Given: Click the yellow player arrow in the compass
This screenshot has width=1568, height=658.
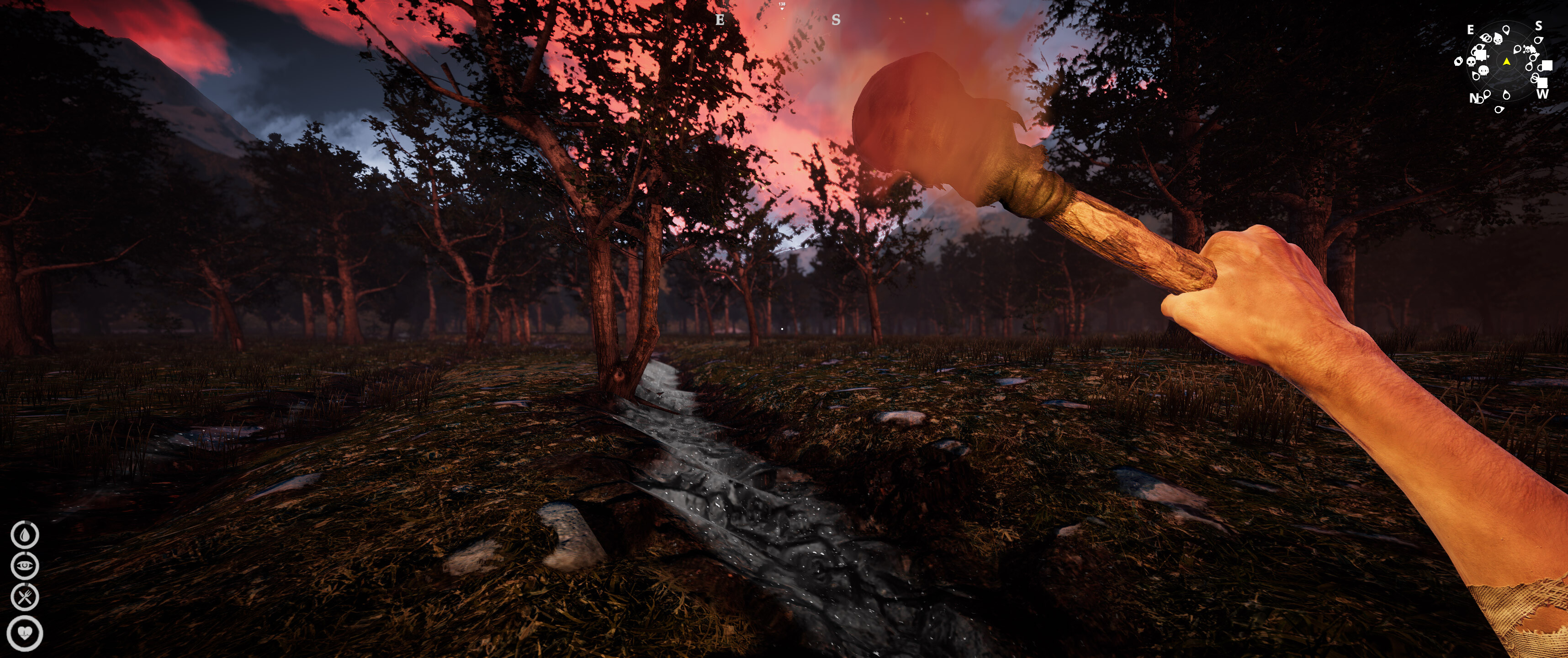Looking at the screenshot, I should (1507, 63).
